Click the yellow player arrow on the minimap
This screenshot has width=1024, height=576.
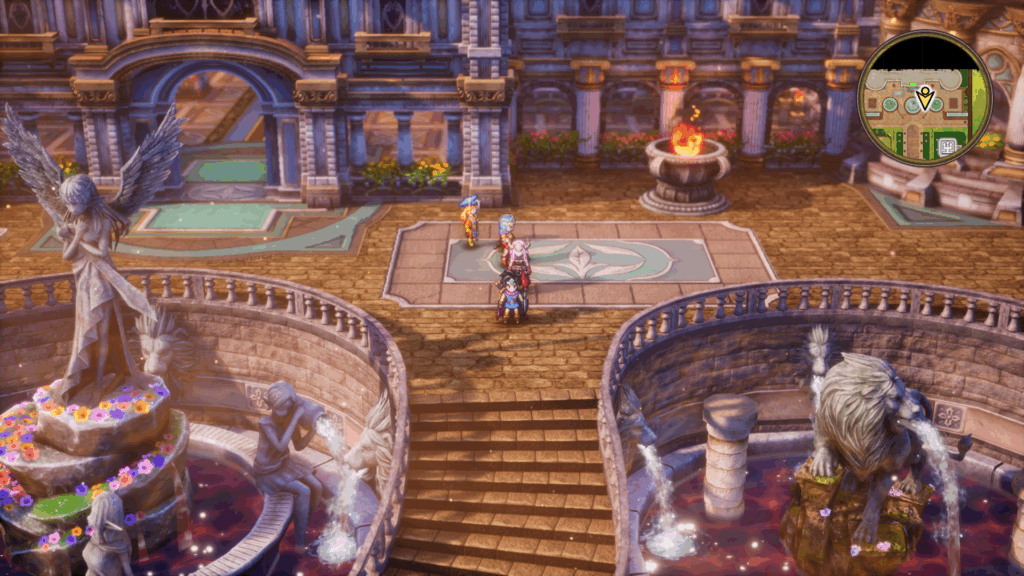pos(925,98)
